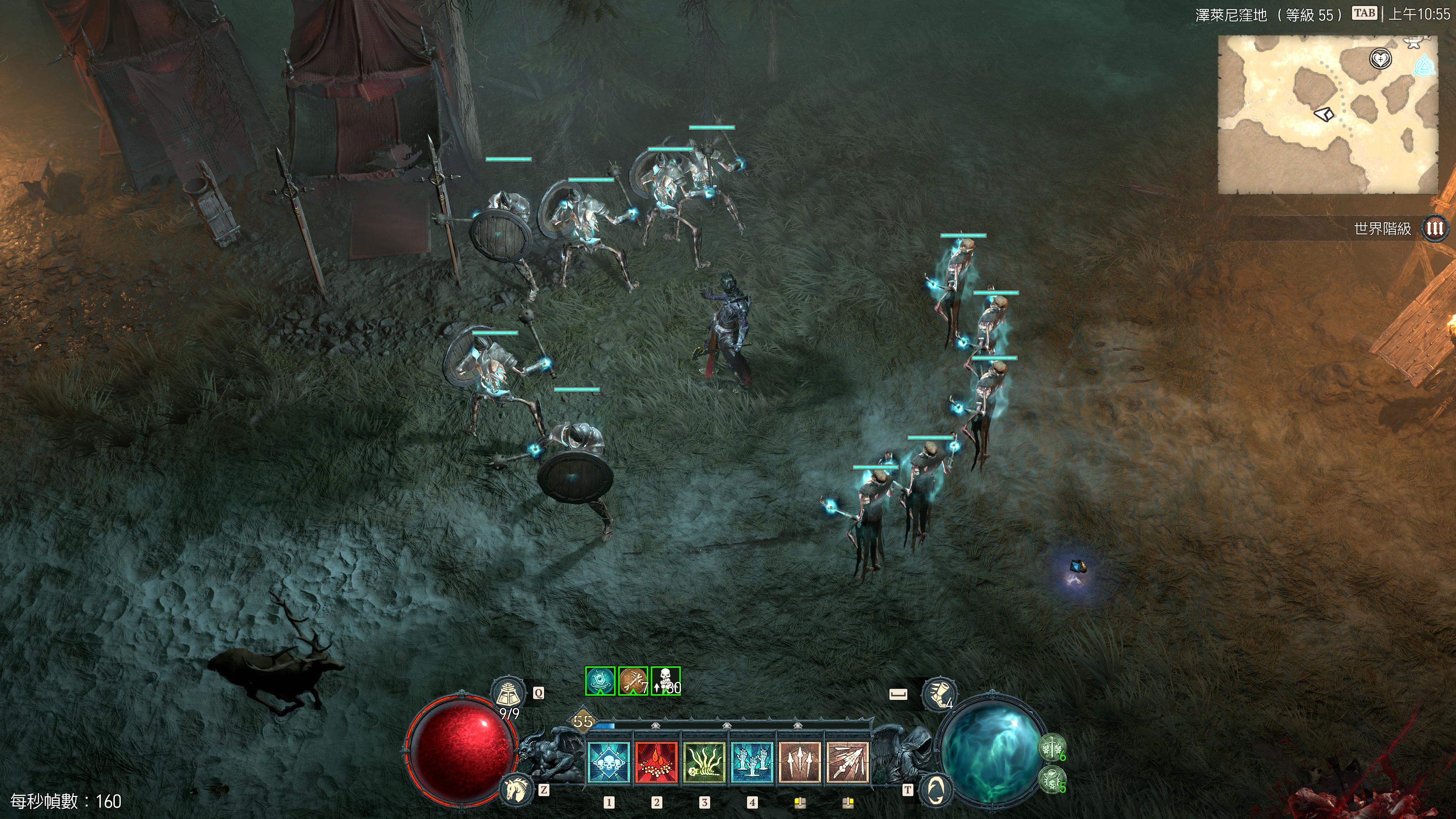Activate the three-skulls skill in slot 1
Image resolution: width=1456 pixels, height=819 pixels.
(x=609, y=763)
